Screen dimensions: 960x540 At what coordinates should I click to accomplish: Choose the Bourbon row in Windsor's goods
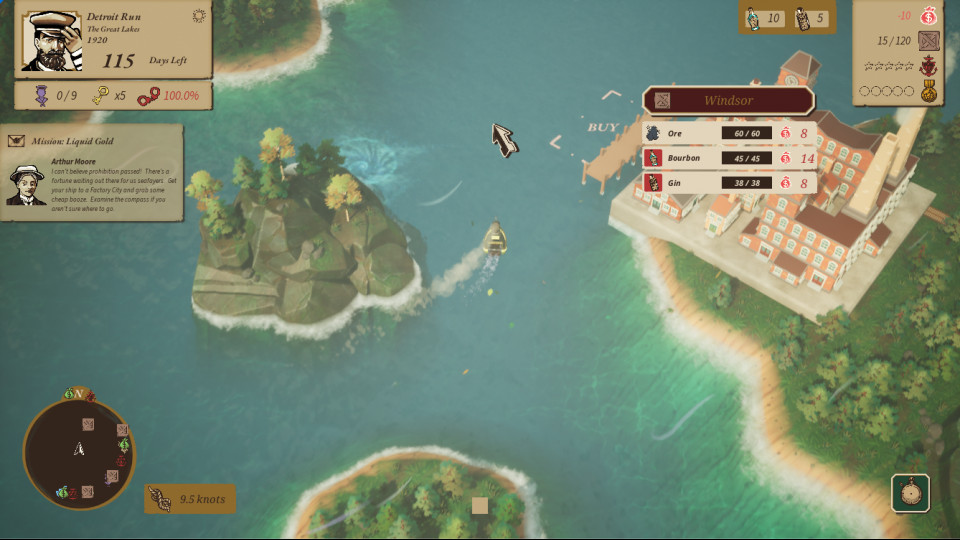click(x=729, y=158)
